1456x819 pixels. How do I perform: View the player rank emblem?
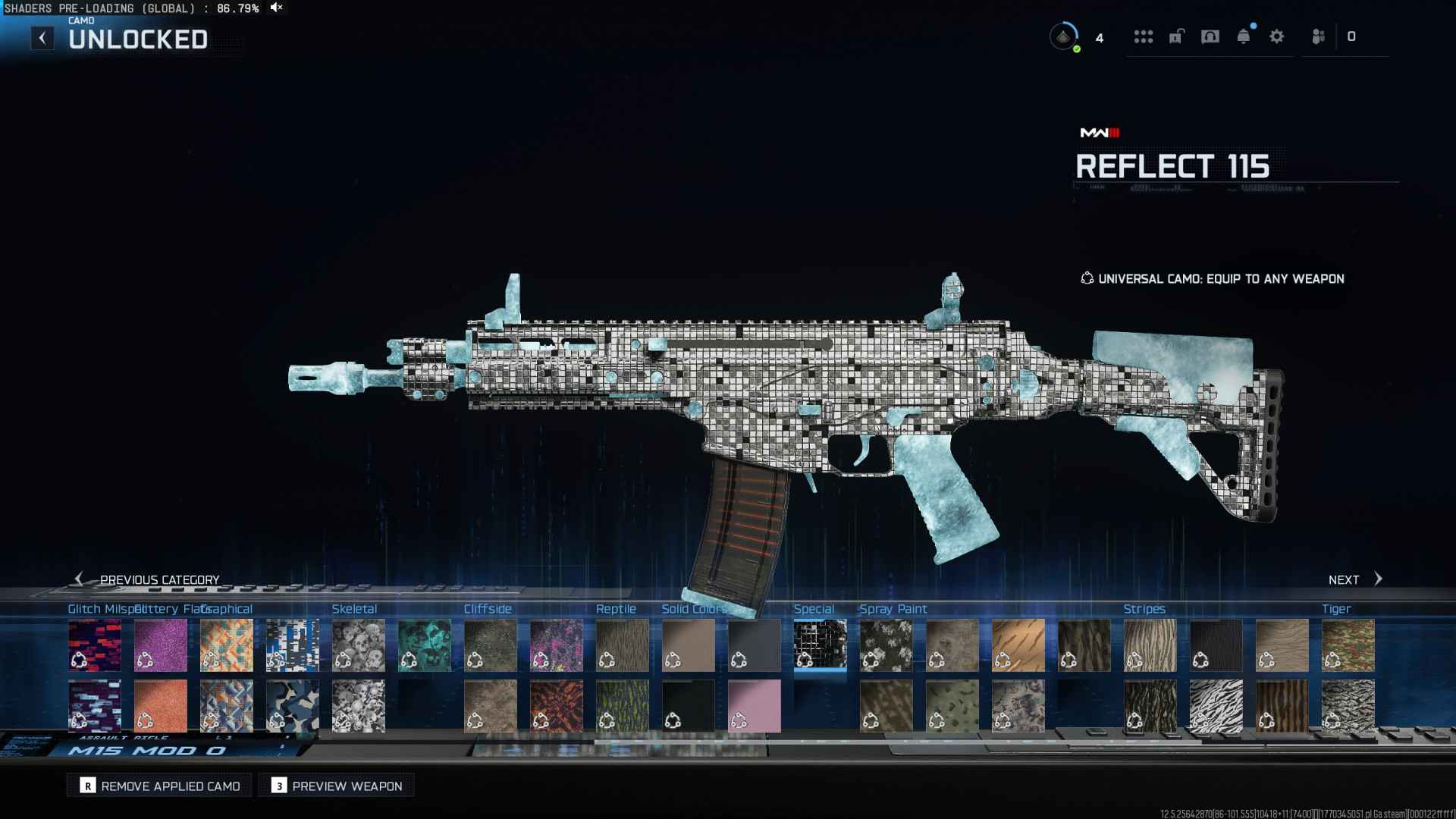coord(1064,36)
